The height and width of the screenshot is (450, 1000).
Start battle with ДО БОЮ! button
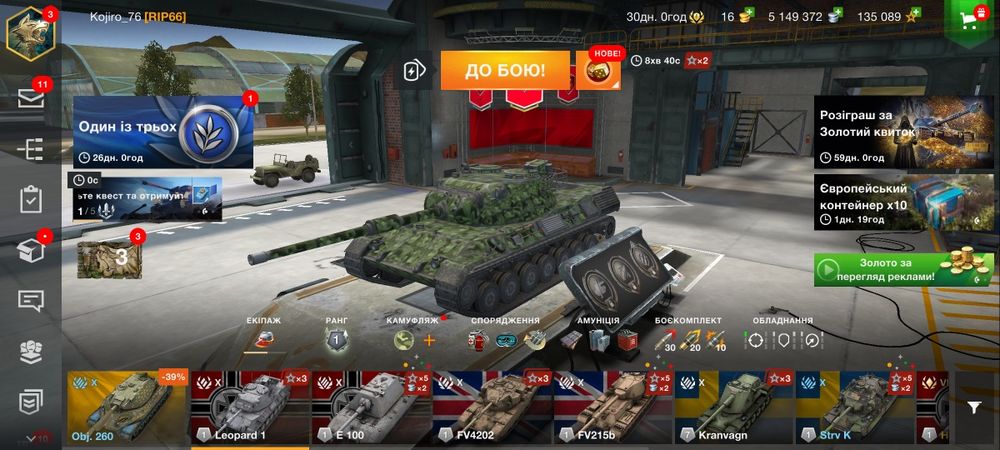pos(504,70)
